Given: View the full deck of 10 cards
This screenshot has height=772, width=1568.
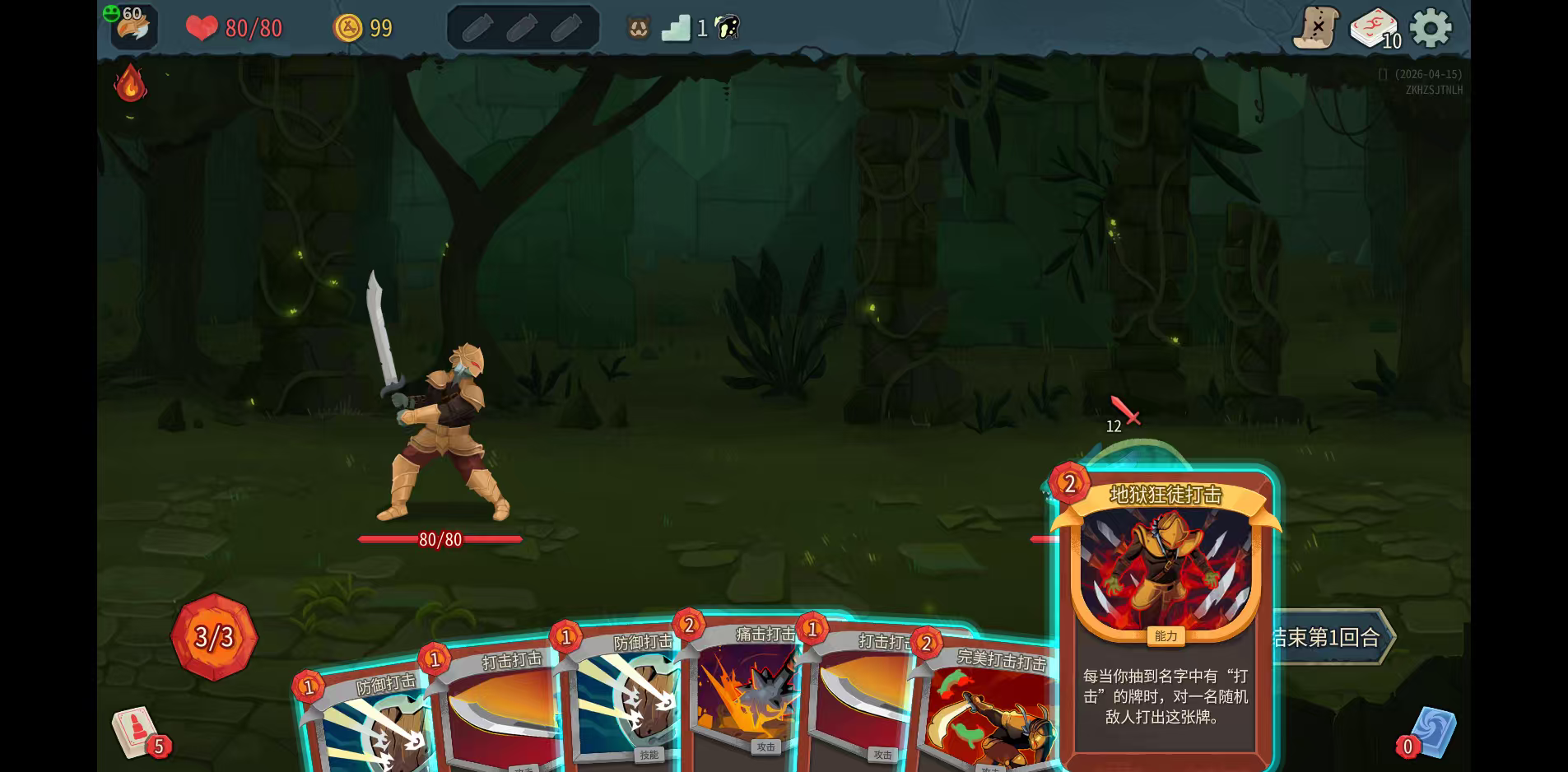Looking at the screenshot, I should pyautogui.click(x=1373, y=29).
